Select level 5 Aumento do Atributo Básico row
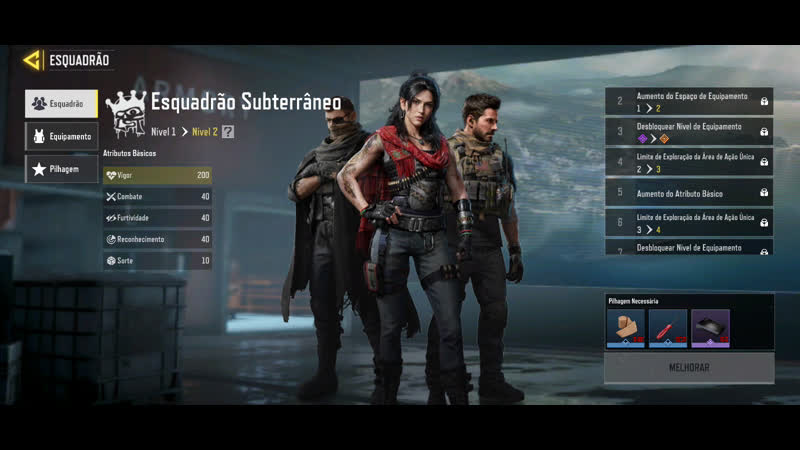Screen dimensions: 800x450 (x=689, y=193)
